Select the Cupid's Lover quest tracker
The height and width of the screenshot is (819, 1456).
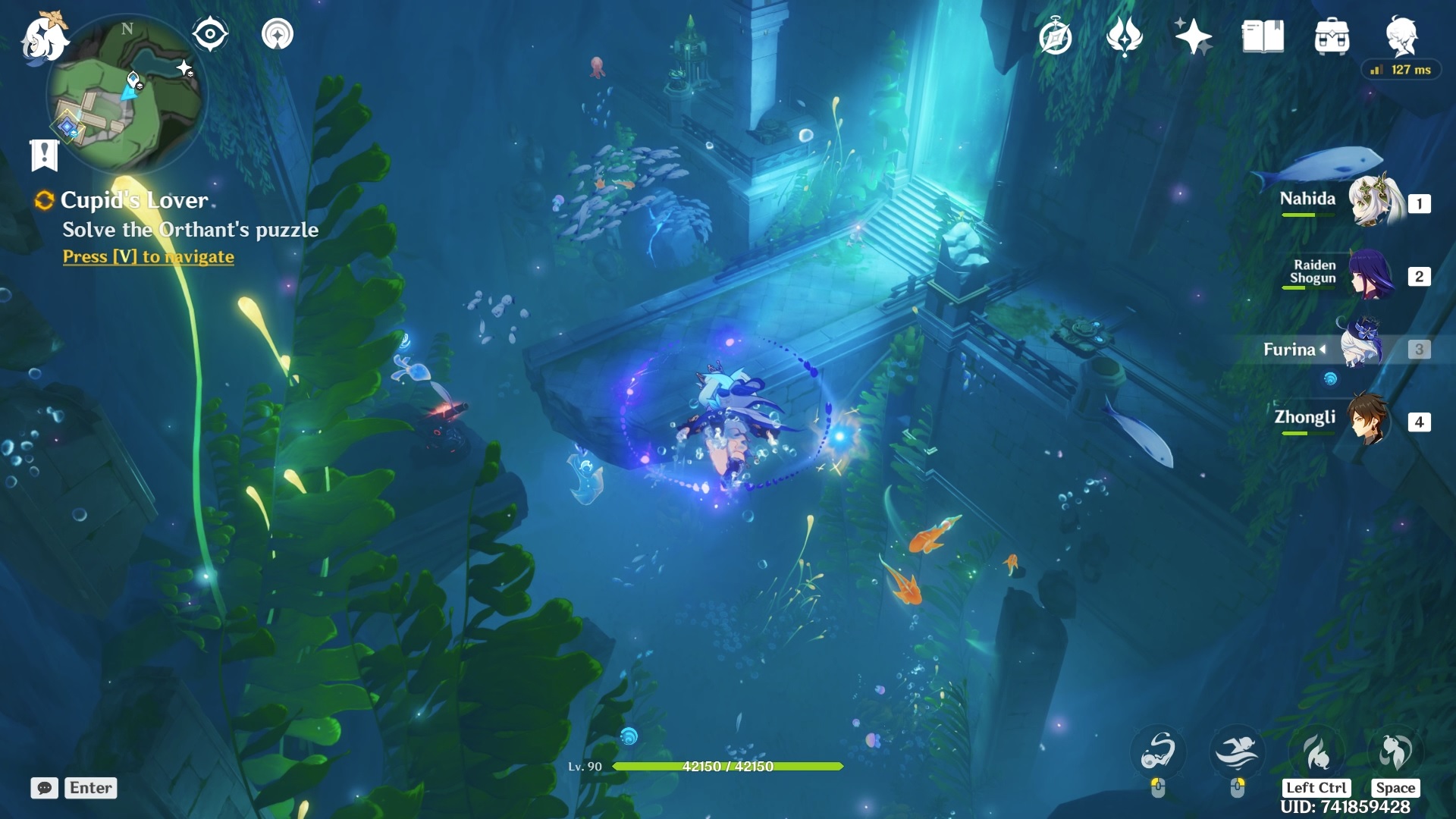(133, 200)
